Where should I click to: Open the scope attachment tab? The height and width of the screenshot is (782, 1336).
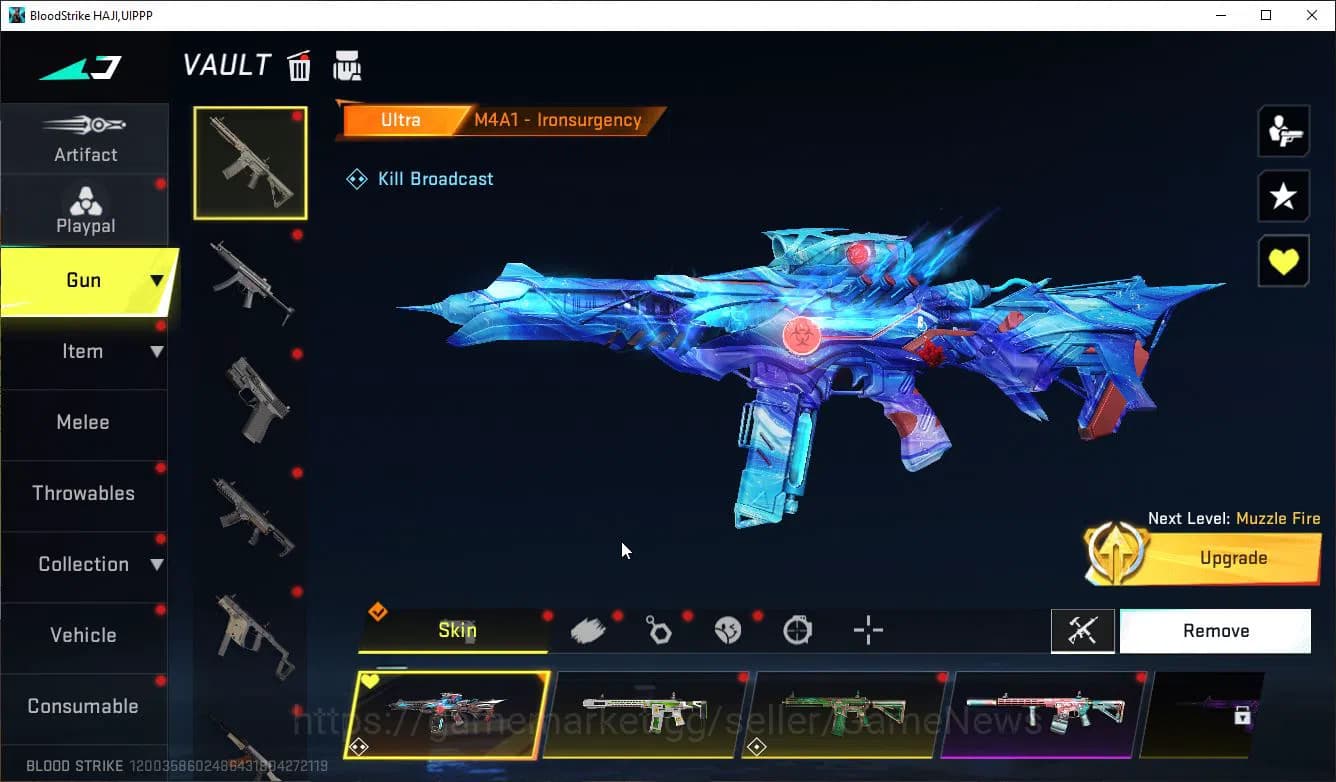[797, 630]
